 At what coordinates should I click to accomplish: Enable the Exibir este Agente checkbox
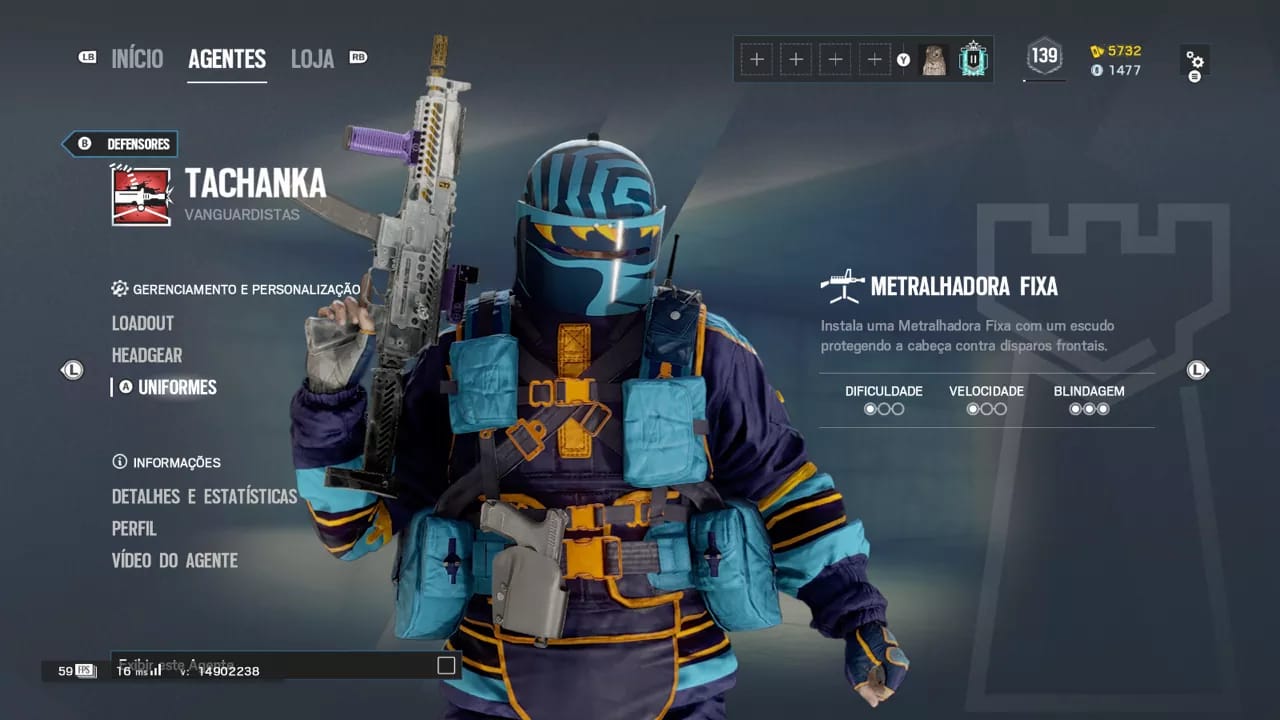(446, 665)
